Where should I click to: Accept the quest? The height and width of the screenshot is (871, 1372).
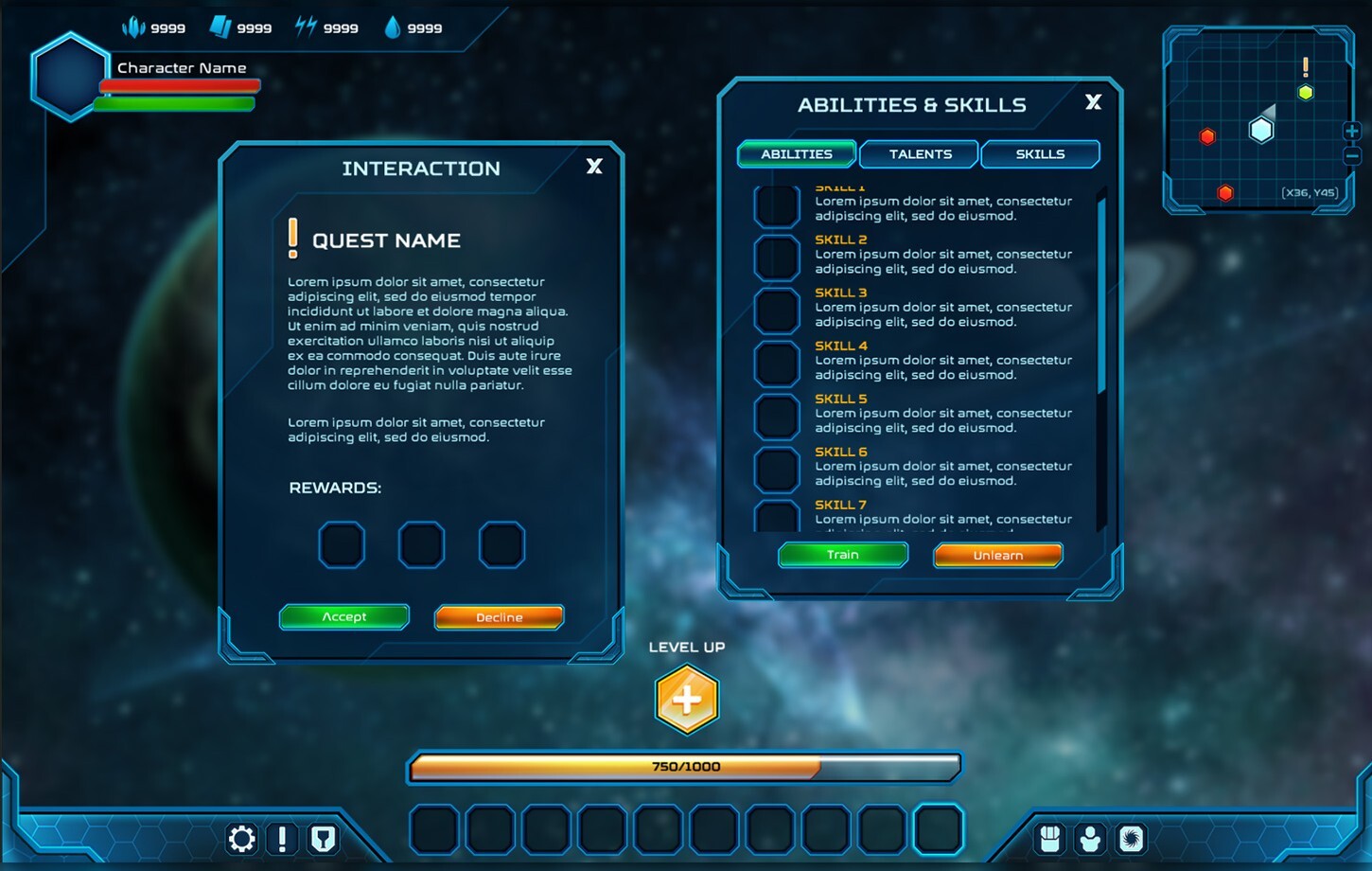(343, 617)
